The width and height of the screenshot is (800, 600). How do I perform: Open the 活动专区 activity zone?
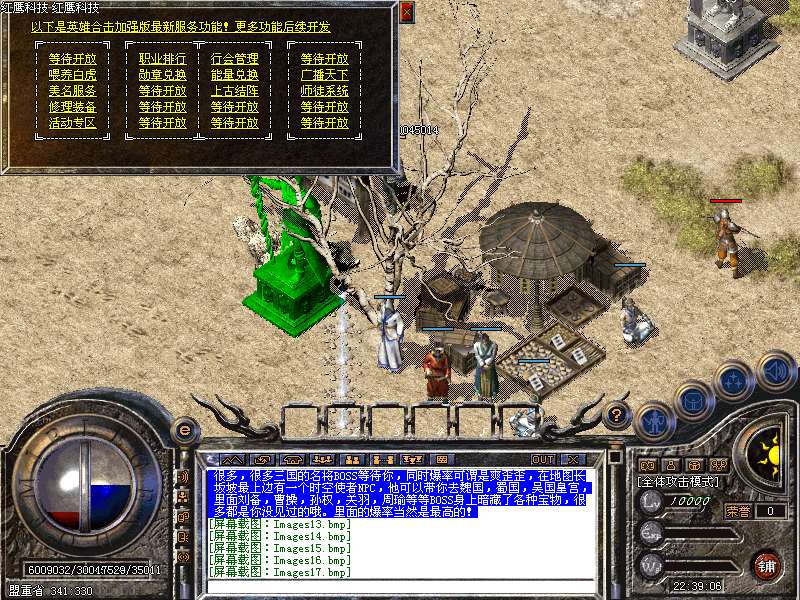(x=72, y=123)
